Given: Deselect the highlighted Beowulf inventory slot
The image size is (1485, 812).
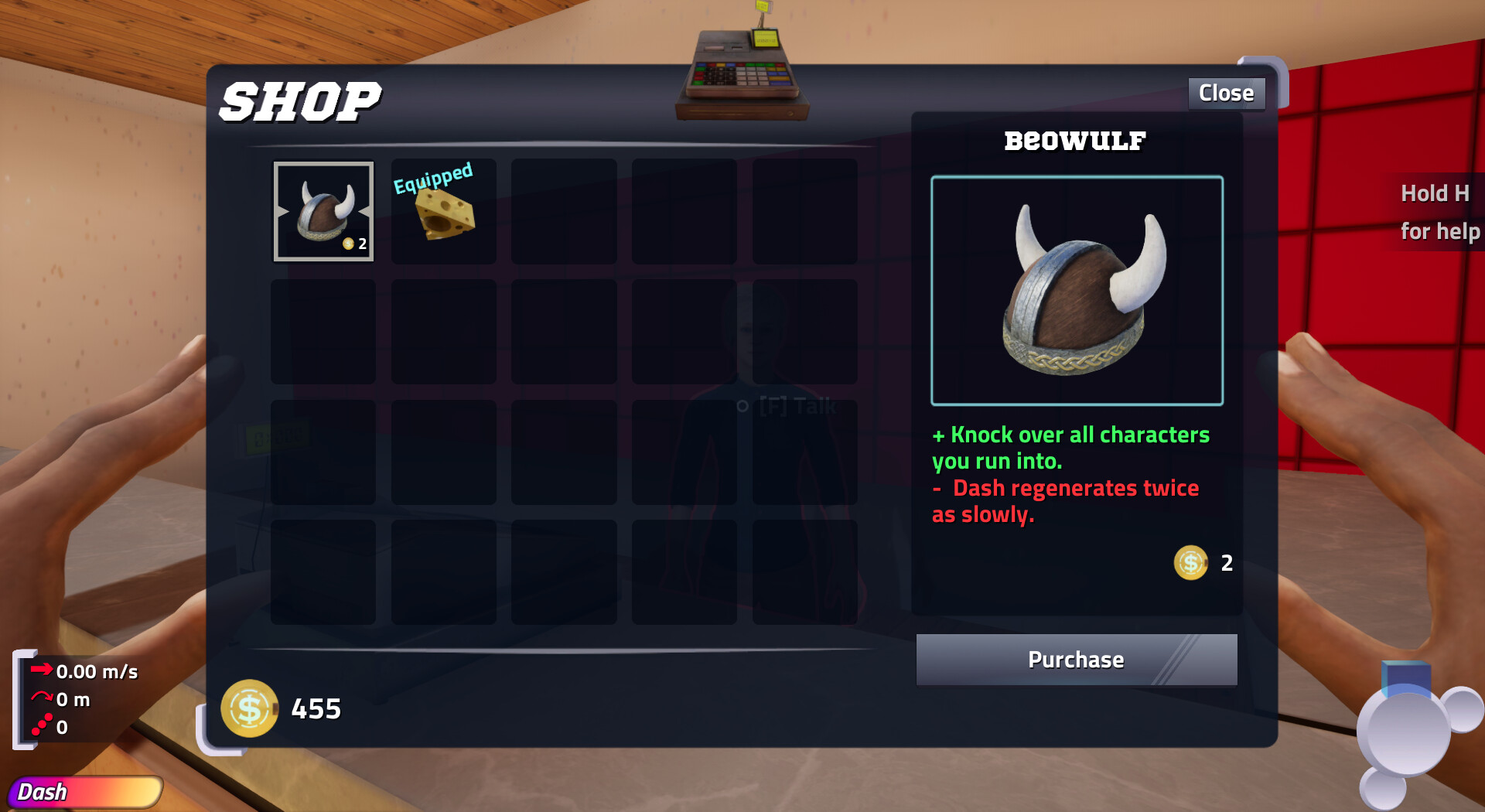Looking at the screenshot, I should 323,210.
